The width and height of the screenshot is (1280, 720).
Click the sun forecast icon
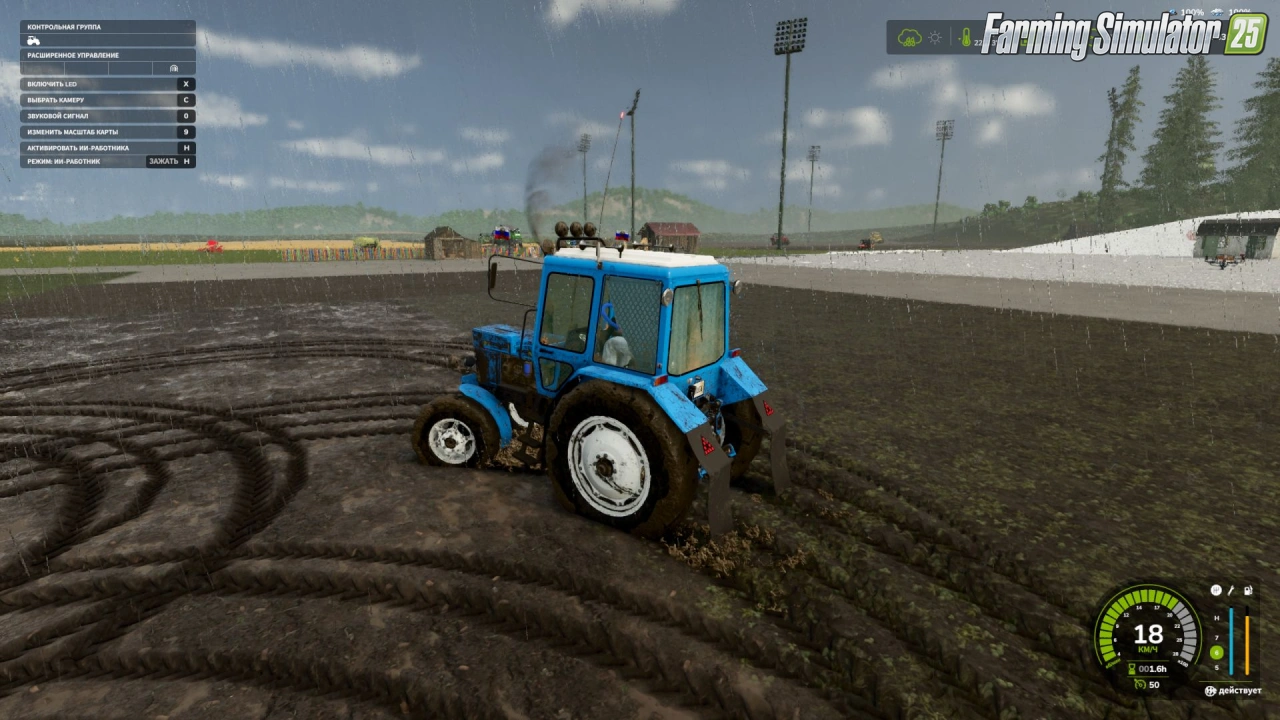tap(935, 38)
